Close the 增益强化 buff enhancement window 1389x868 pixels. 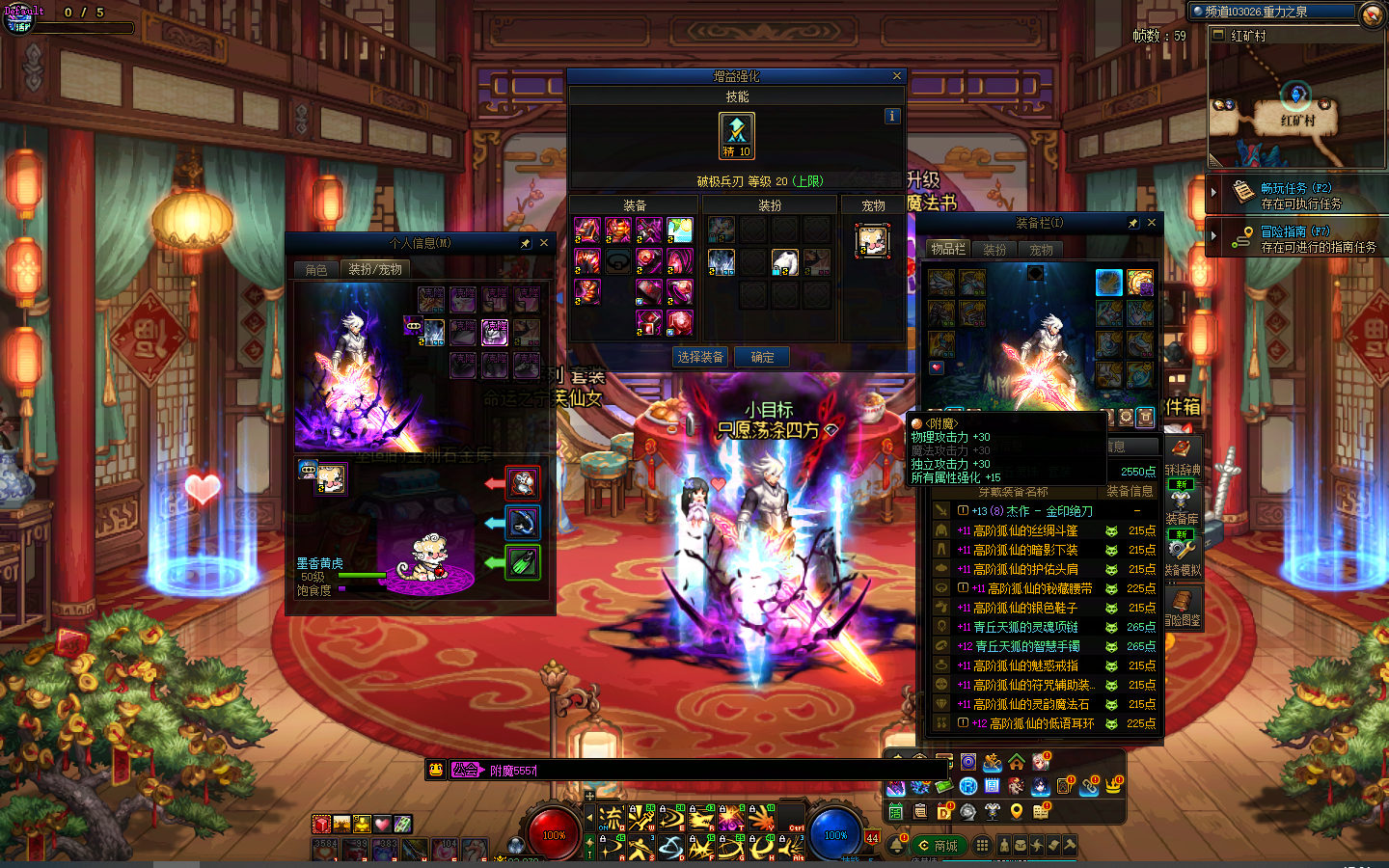pos(897,76)
